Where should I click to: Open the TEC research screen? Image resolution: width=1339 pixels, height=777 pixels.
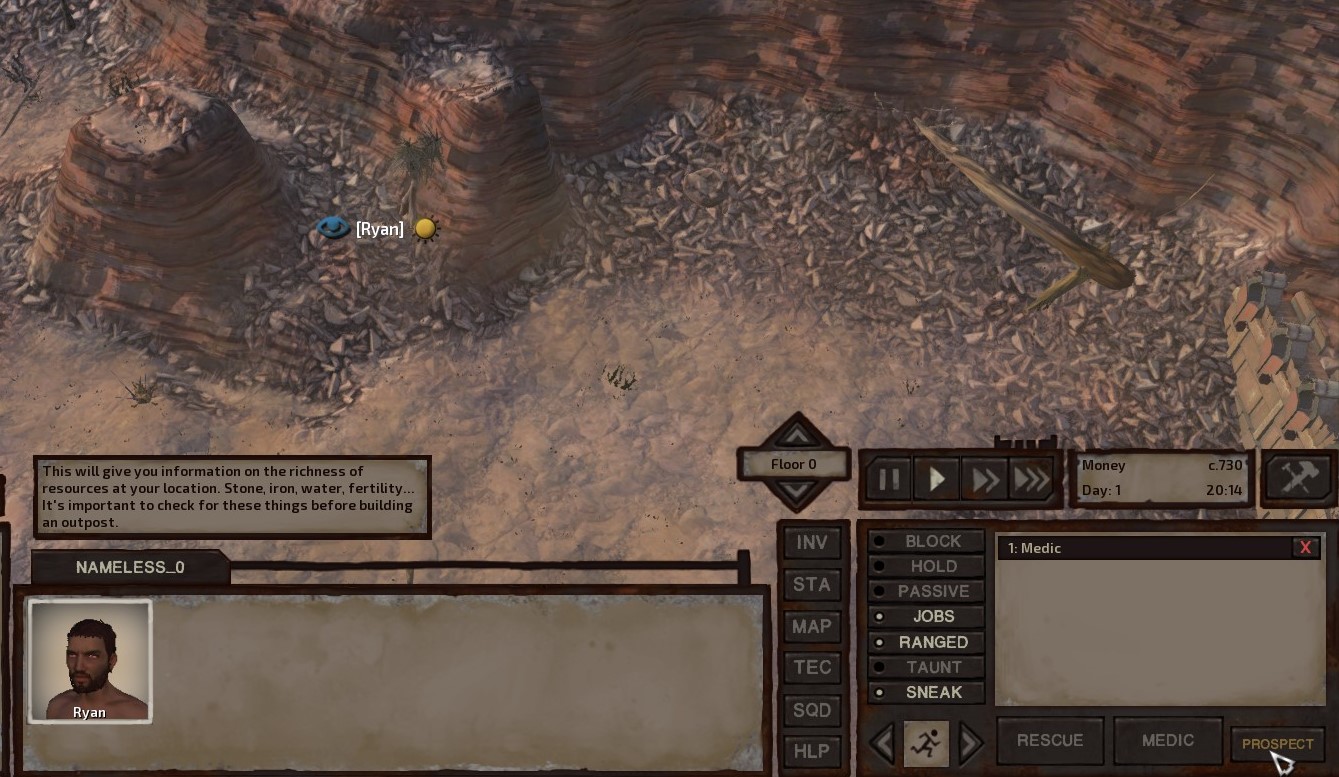point(812,667)
